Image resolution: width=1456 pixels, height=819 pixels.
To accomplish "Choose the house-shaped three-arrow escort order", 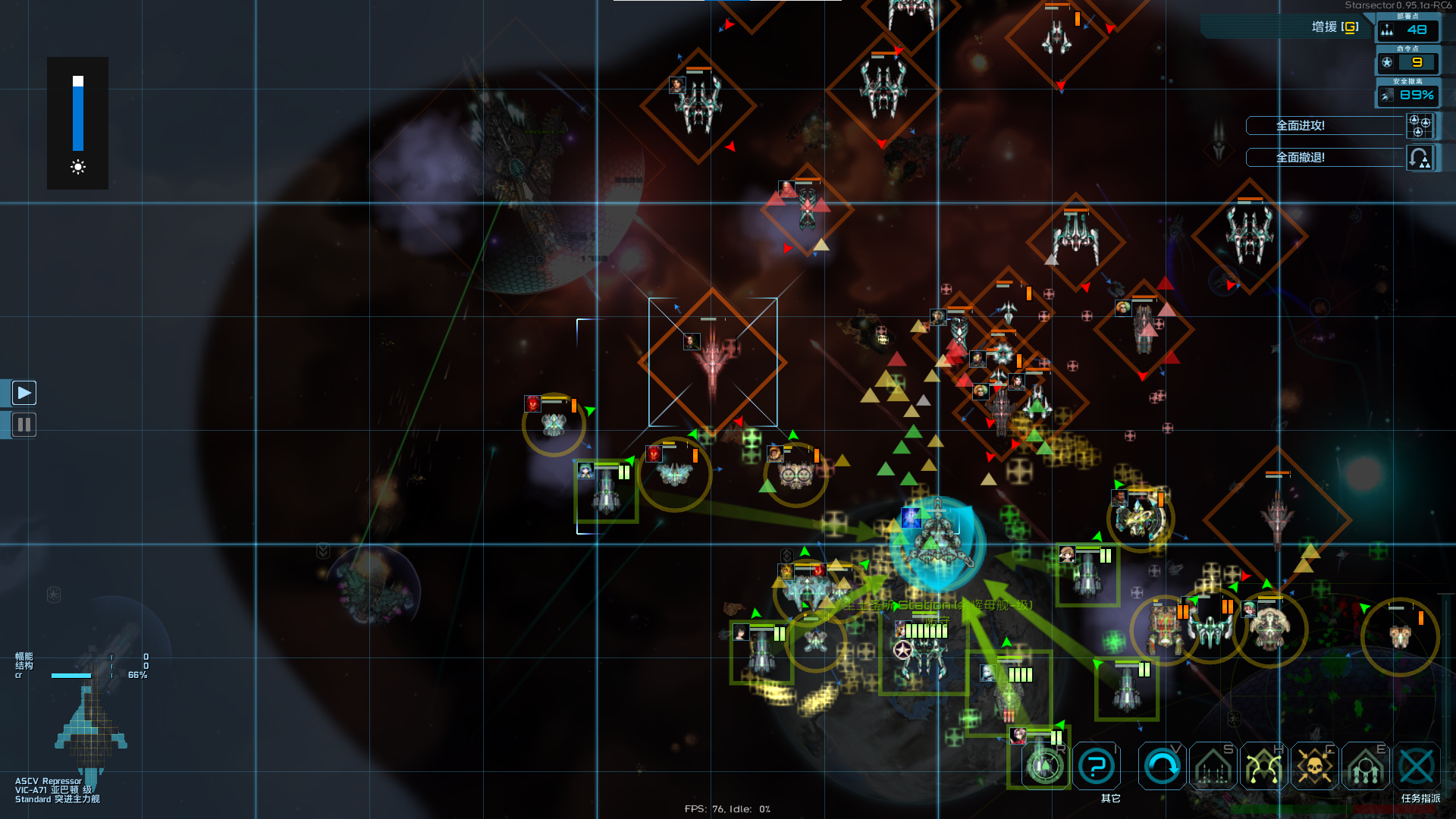I will pos(1365,767).
